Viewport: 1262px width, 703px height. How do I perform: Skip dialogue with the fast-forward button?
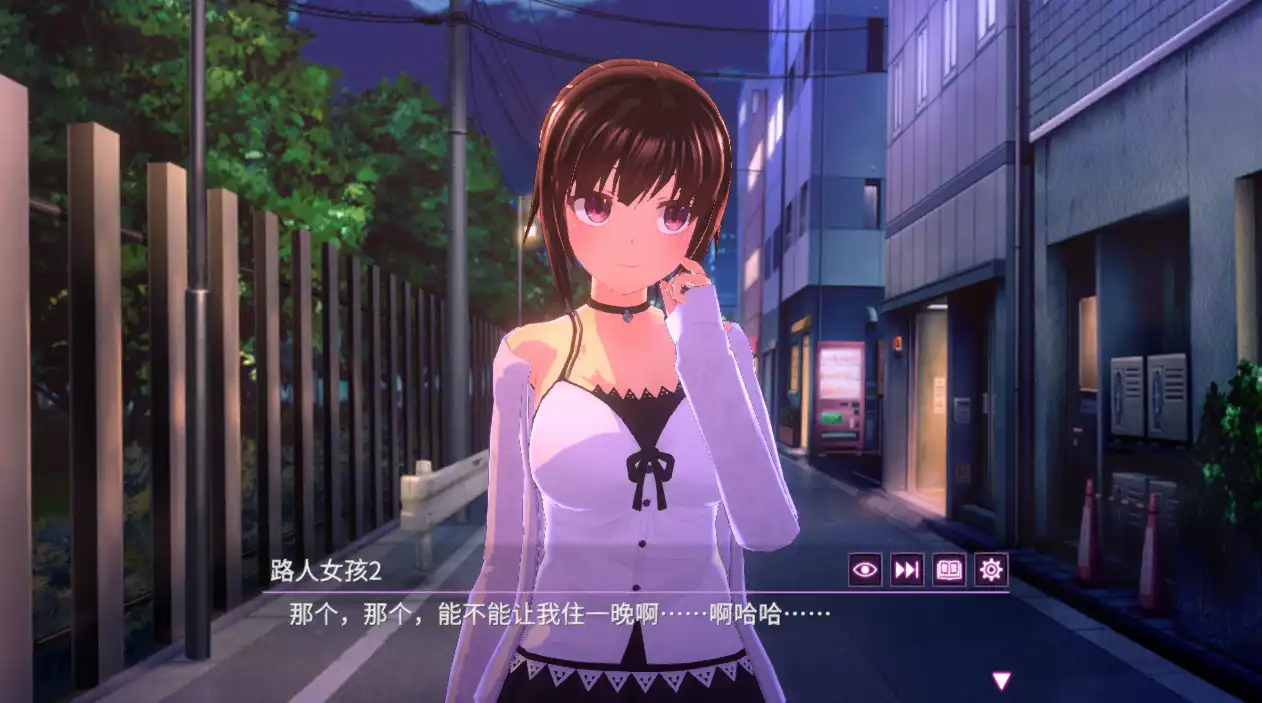point(907,570)
